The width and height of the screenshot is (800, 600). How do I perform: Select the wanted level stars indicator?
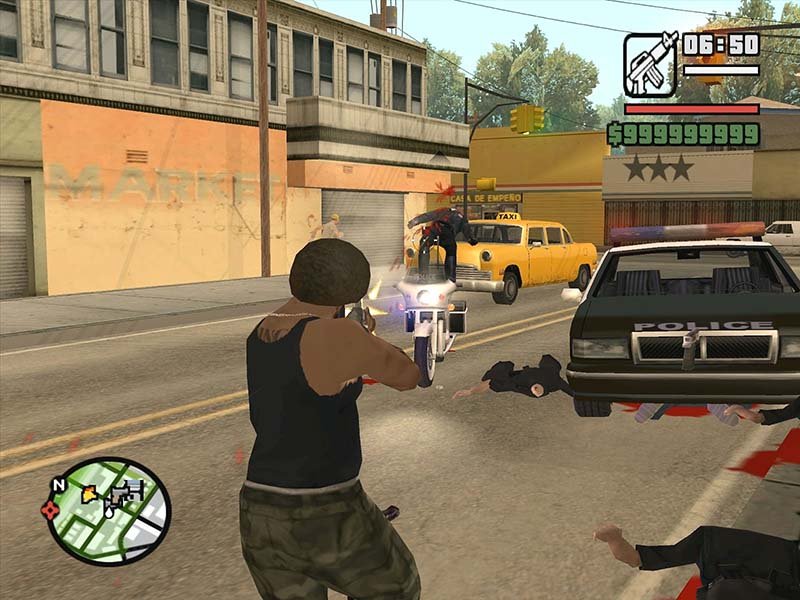point(658,168)
